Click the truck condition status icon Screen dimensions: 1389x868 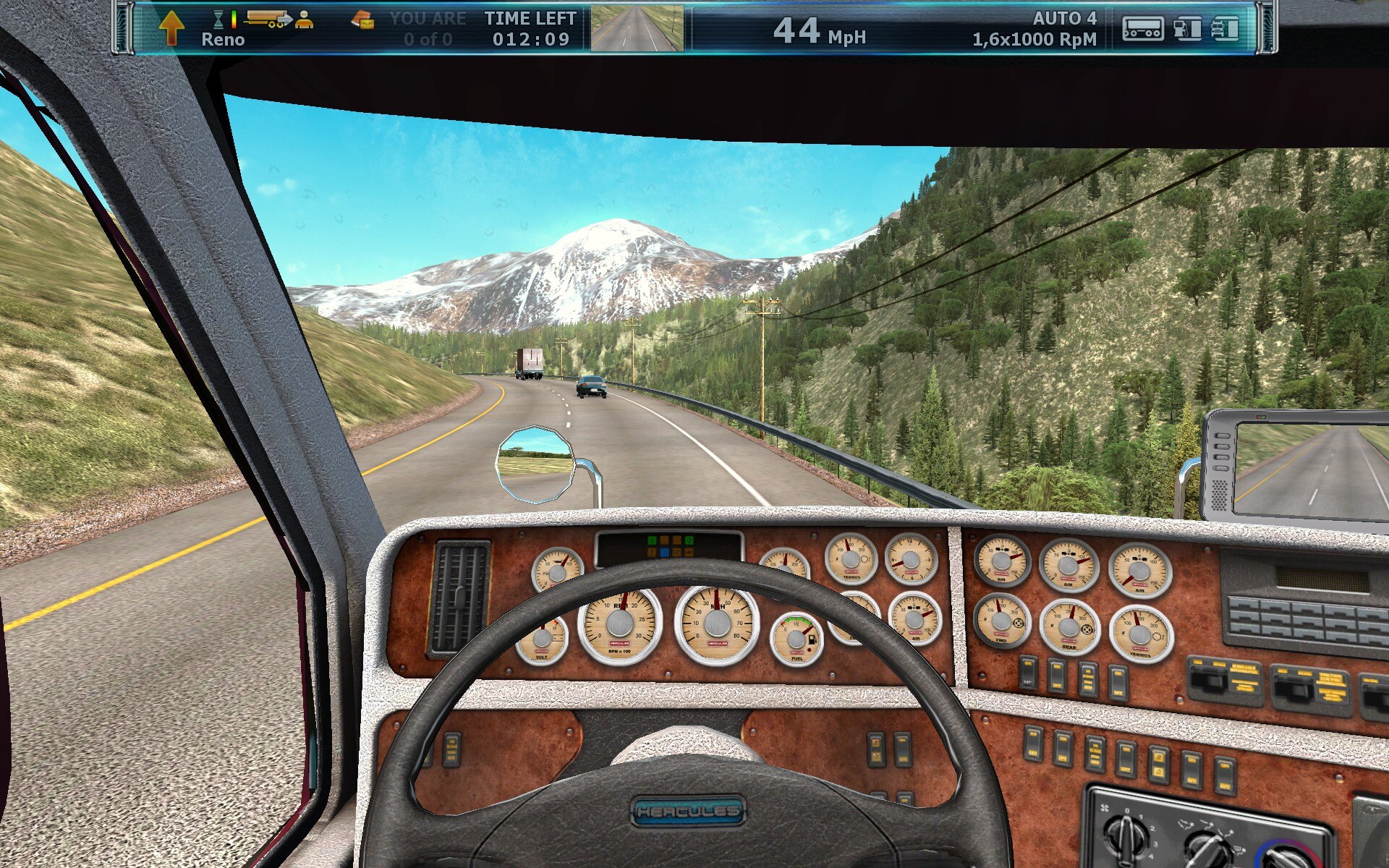tap(1225, 29)
